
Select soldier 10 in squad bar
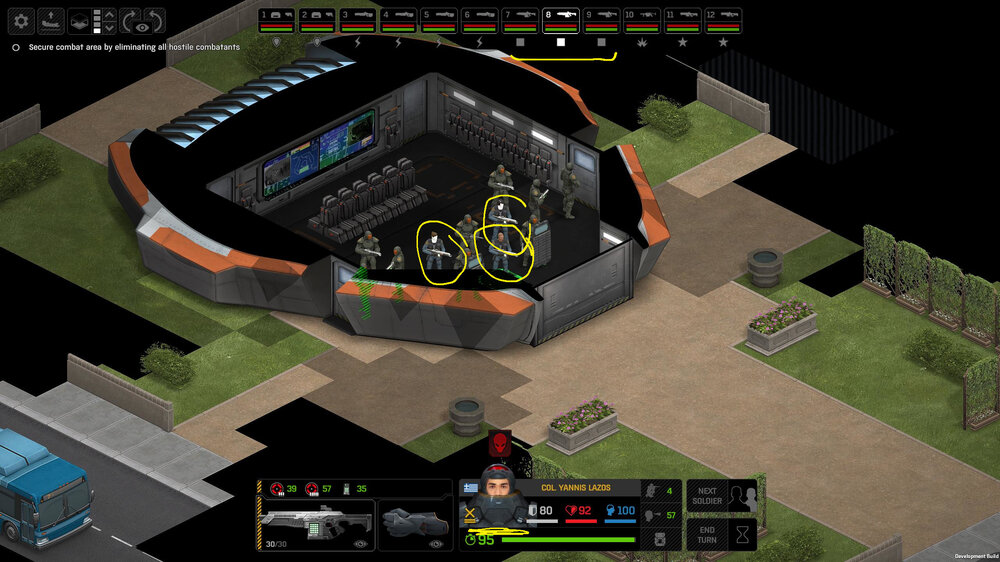642,18
